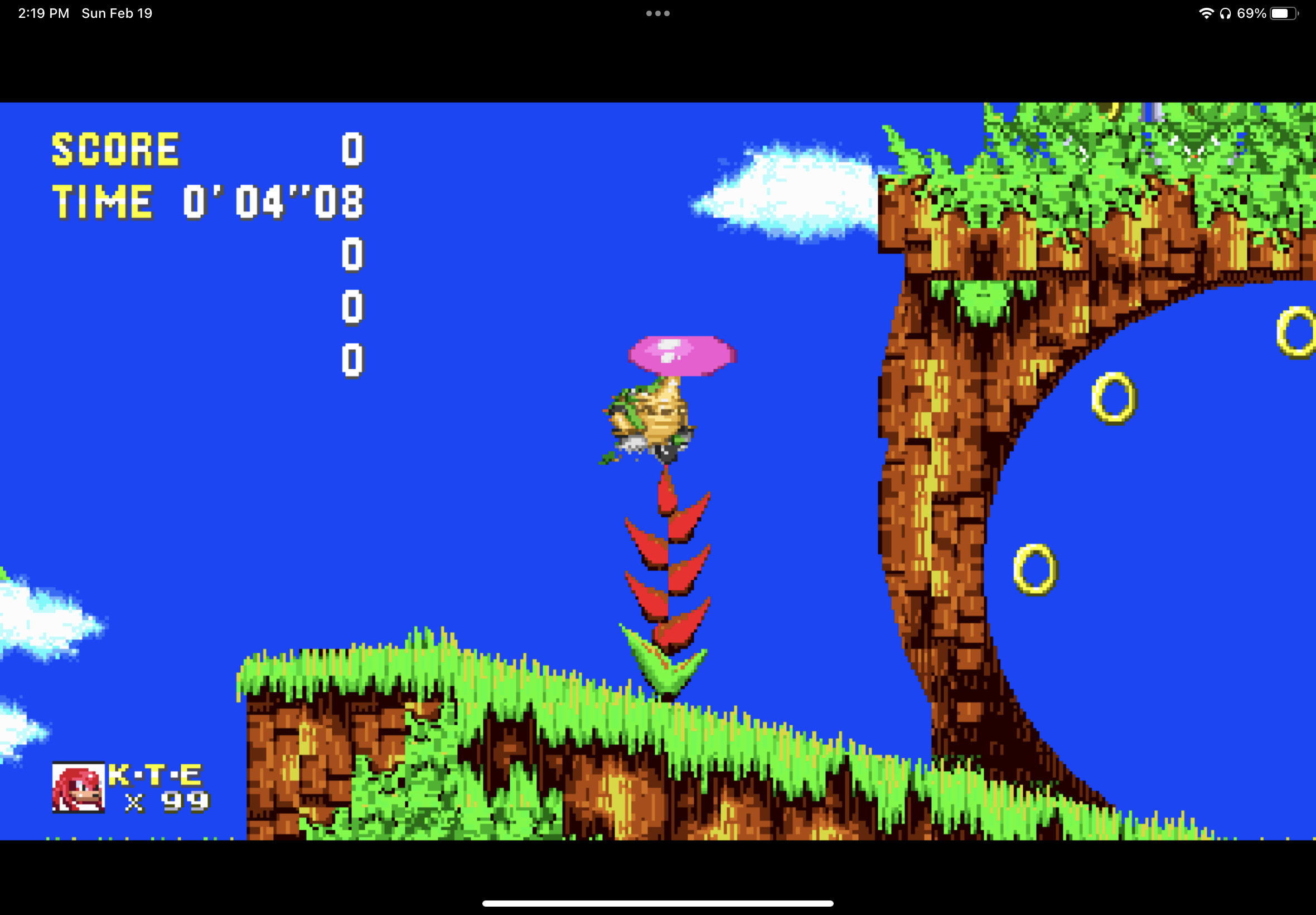Select the red spiky plant below Knuckles
Screen dimensions: 1316x915
667,579
